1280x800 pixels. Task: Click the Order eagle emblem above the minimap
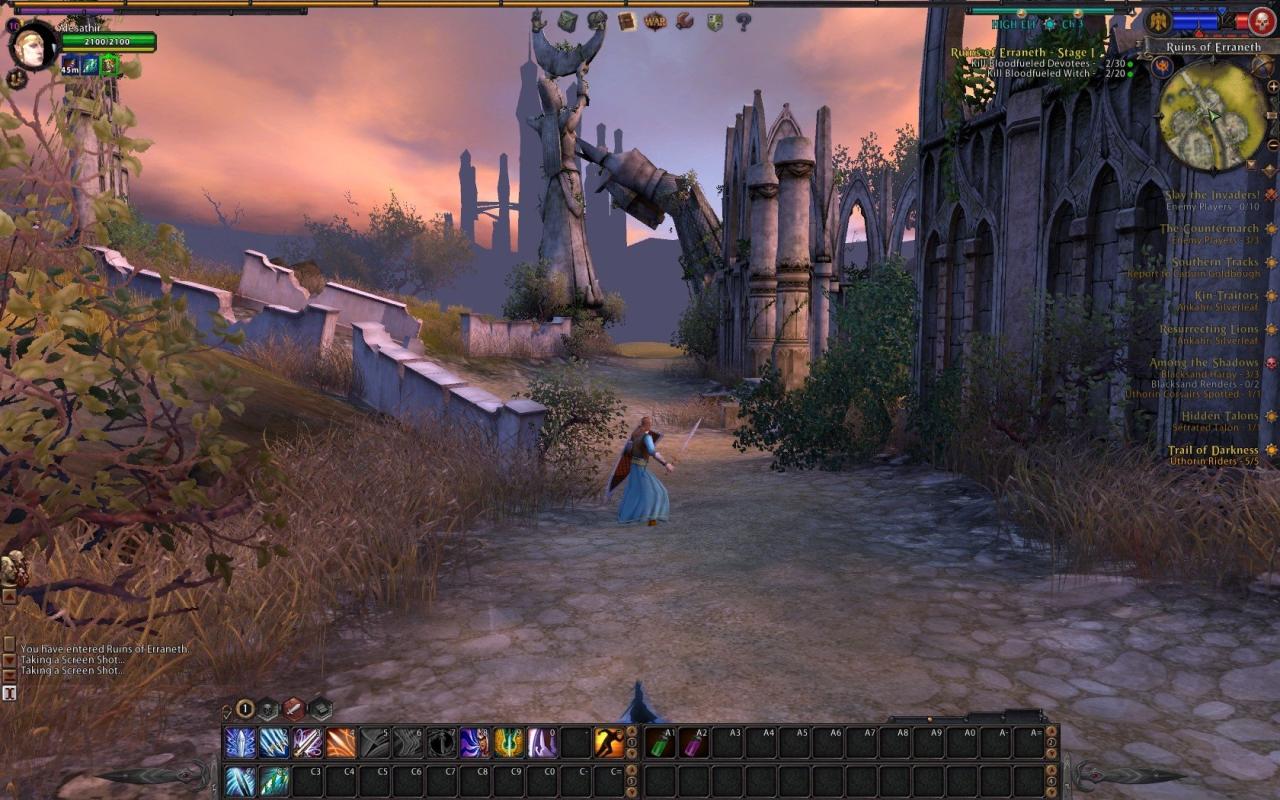(1157, 22)
